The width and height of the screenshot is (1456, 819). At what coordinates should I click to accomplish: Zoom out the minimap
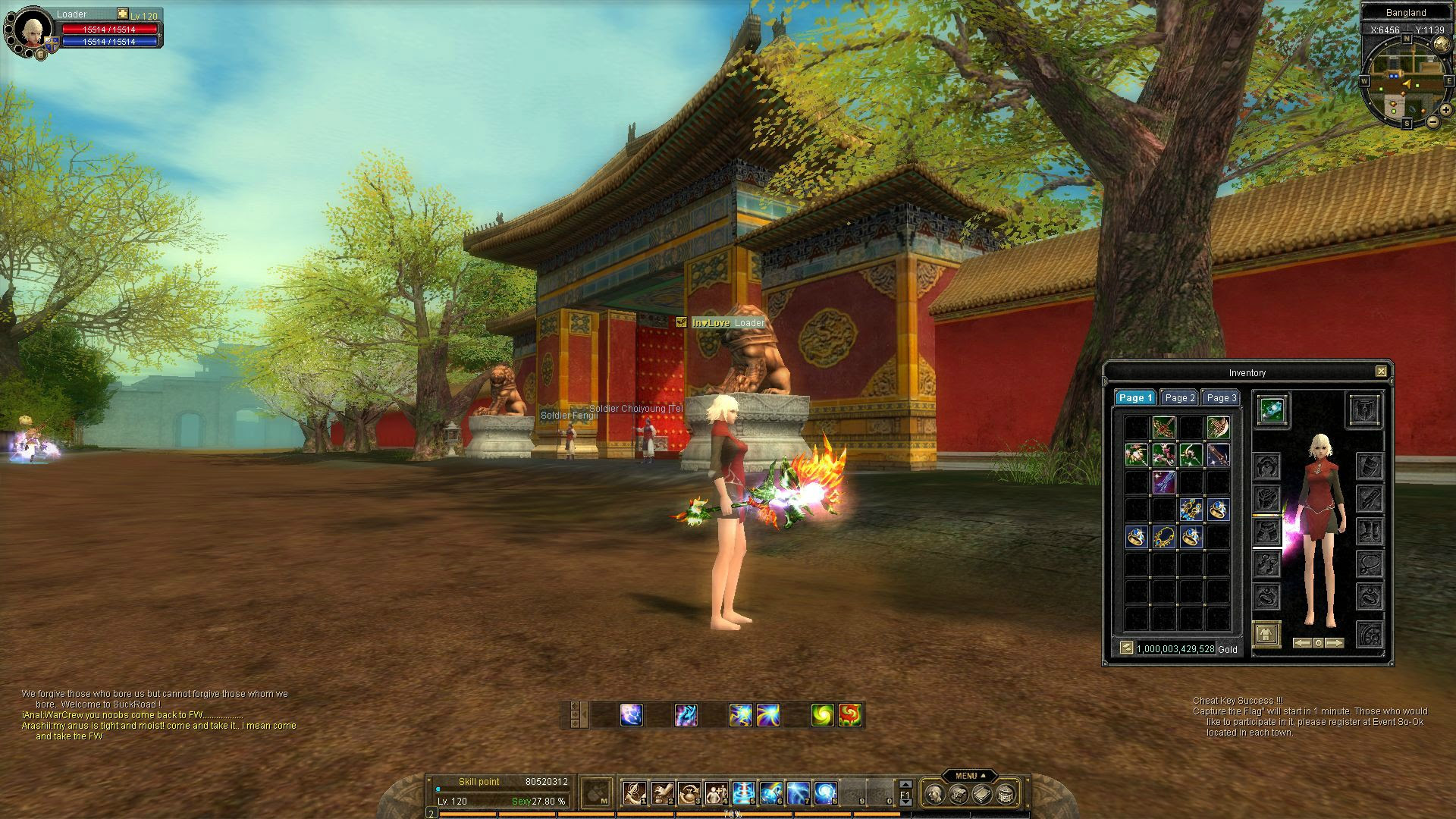(1432, 121)
